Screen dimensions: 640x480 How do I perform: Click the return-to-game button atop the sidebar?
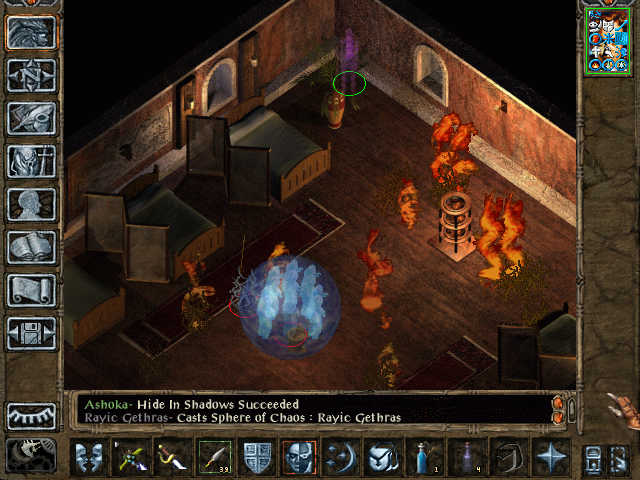[x=32, y=32]
